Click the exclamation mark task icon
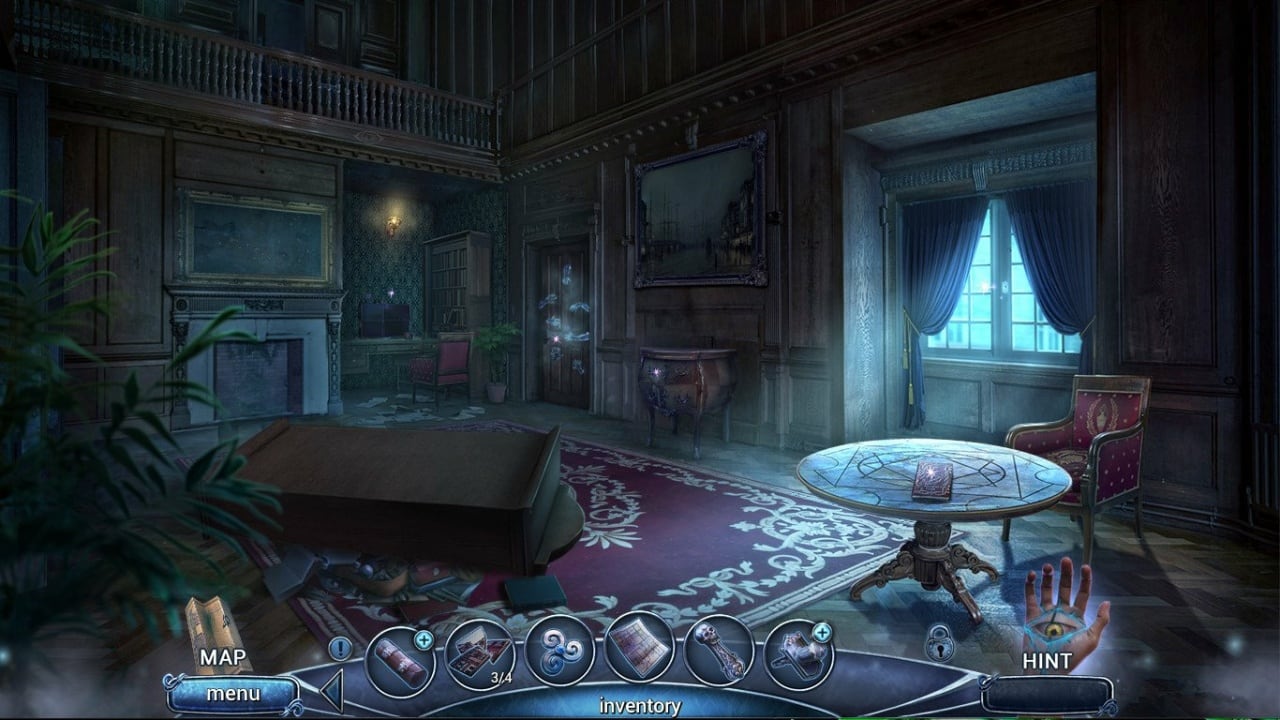 tap(340, 648)
